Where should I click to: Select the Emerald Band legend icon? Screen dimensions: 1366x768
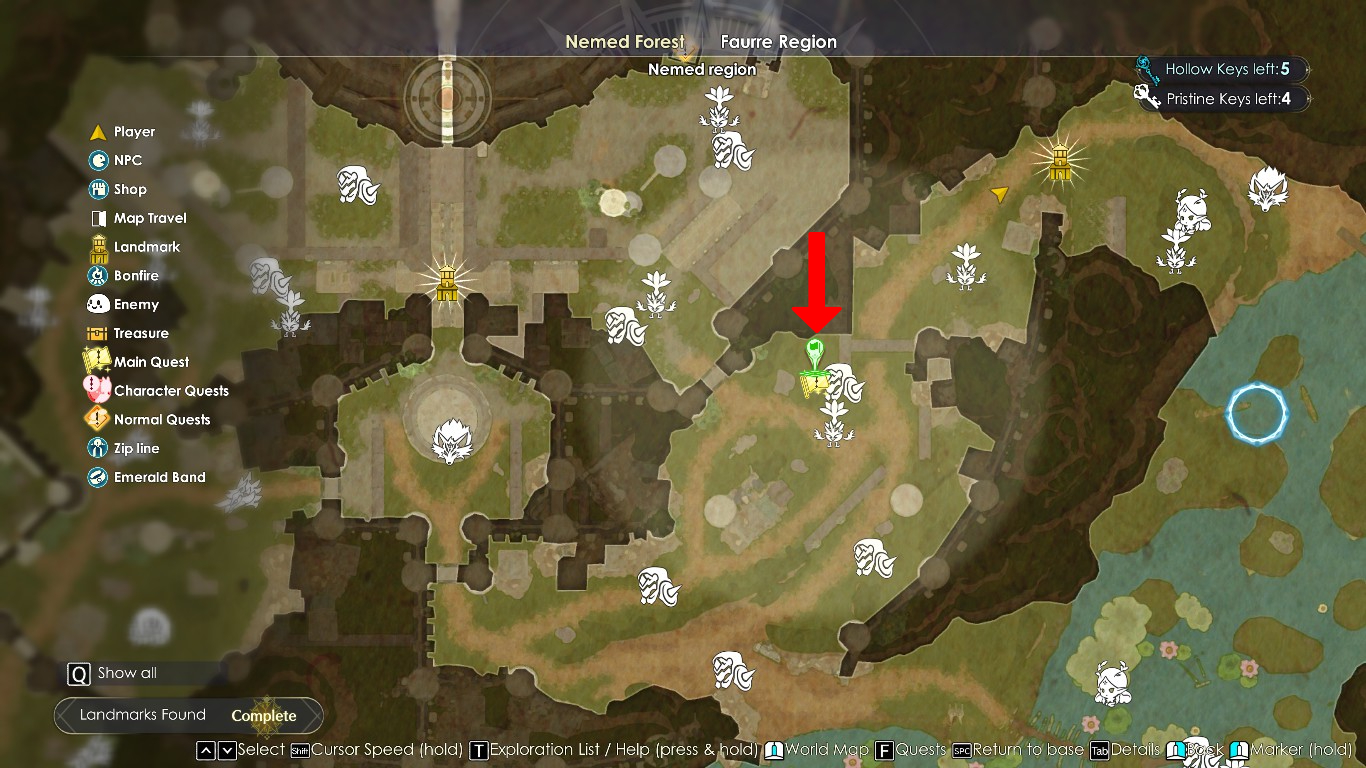click(x=98, y=477)
